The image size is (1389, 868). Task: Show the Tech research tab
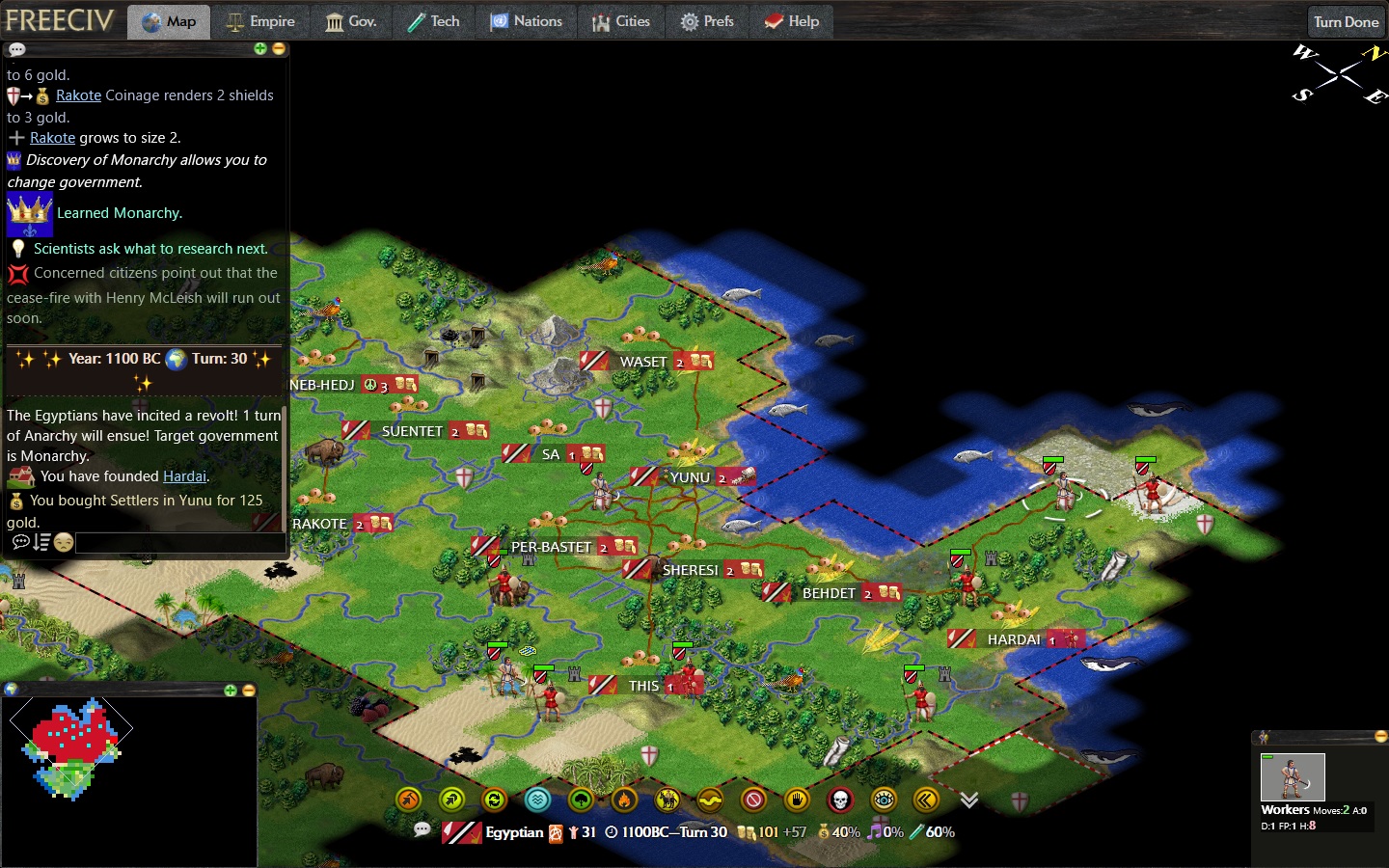433,21
